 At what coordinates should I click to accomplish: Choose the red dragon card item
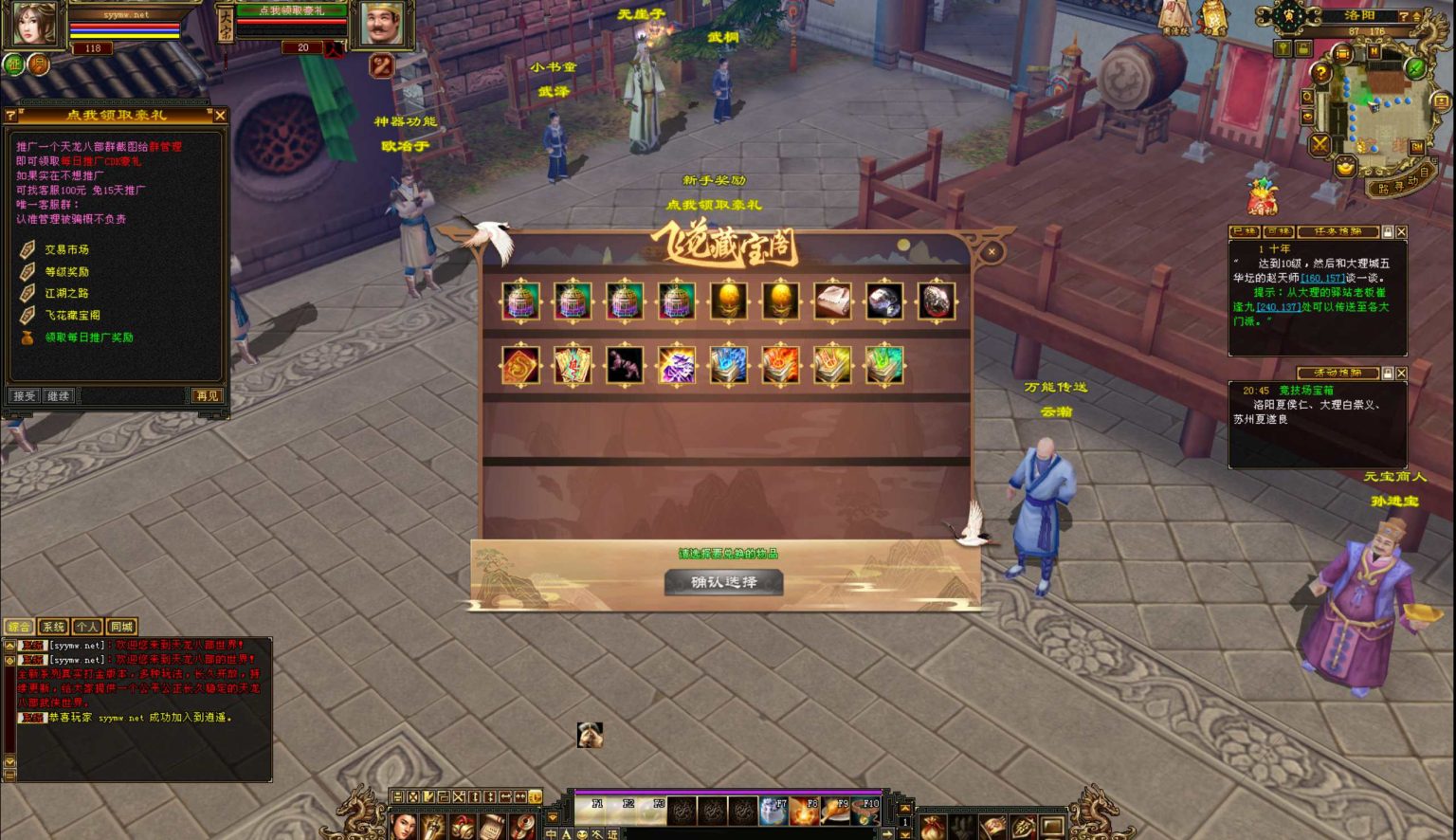pyautogui.click(x=520, y=366)
